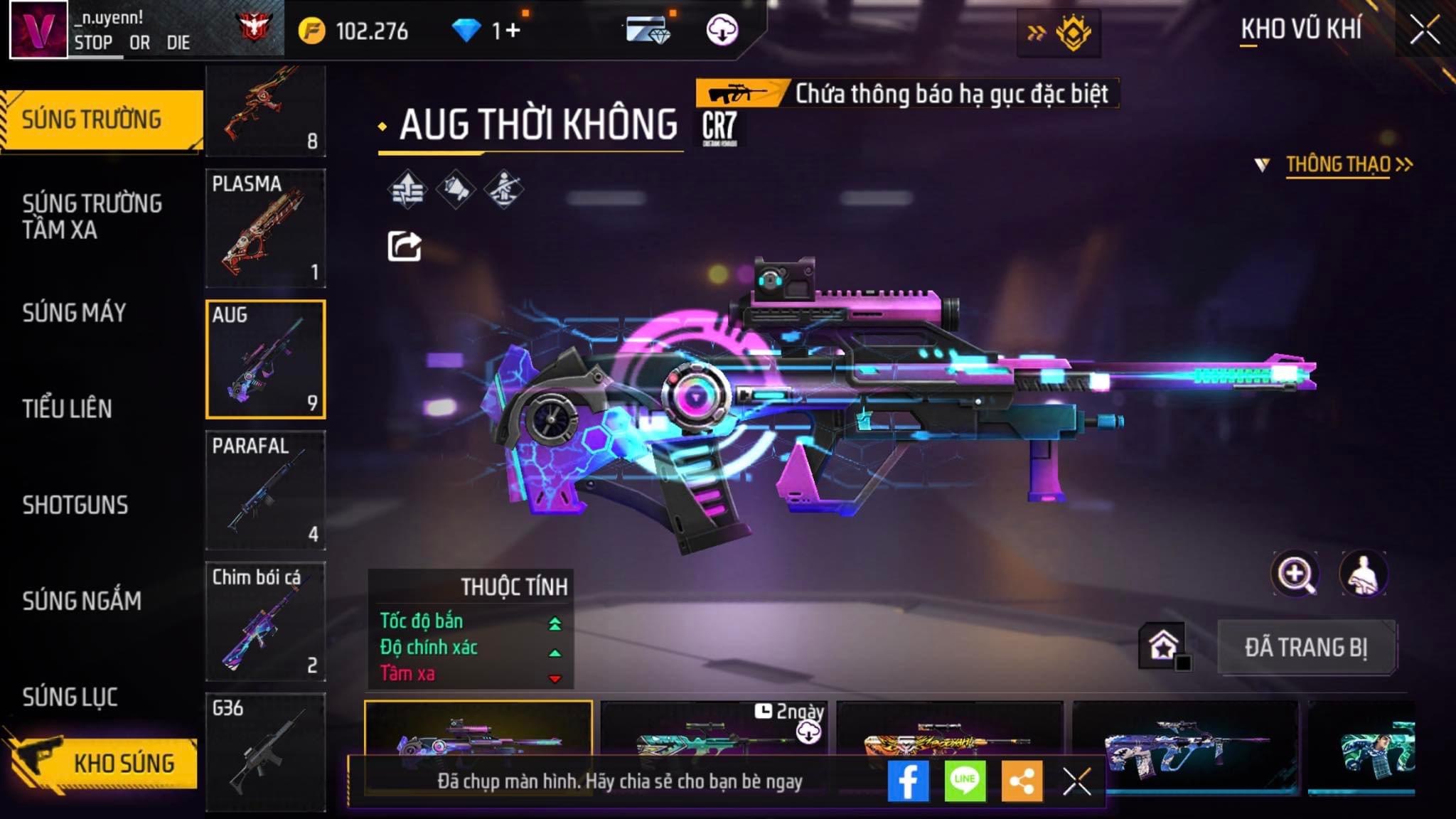Dismiss the screenshot share banner

click(1076, 782)
